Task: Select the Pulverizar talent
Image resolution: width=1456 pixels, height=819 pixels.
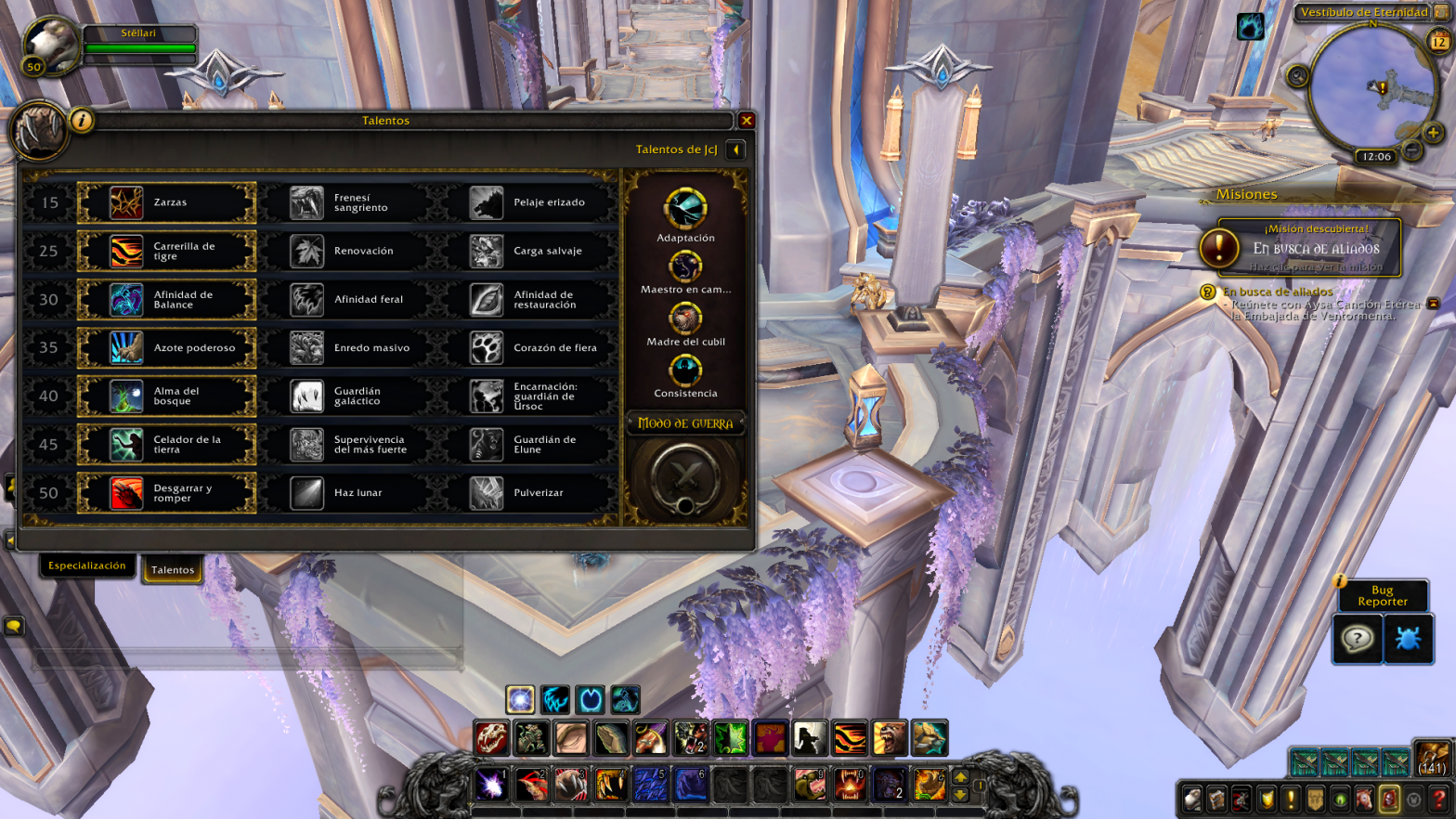Action: pyautogui.click(x=526, y=493)
